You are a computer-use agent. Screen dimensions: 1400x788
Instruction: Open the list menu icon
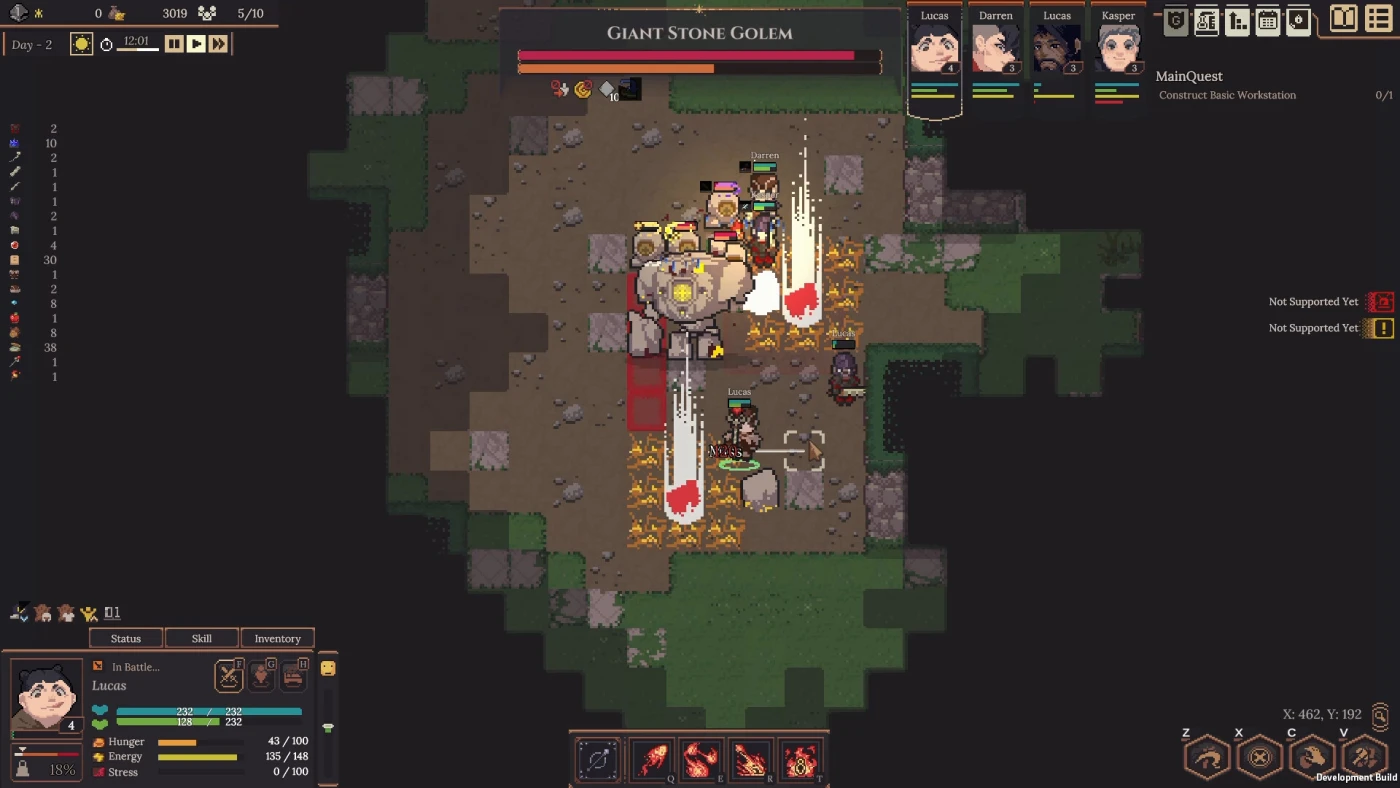(x=1378, y=19)
